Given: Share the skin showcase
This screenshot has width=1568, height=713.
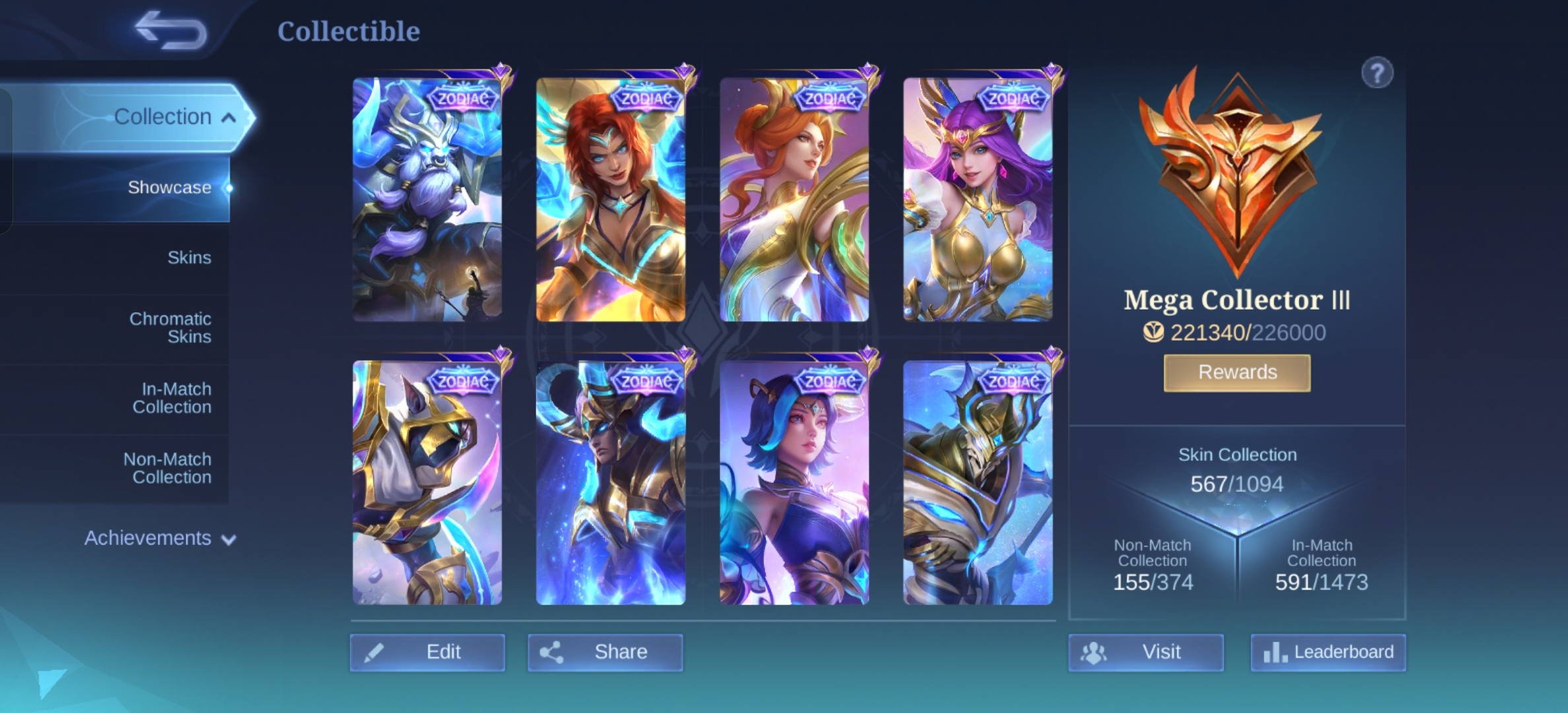Looking at the screenshot, I should (605, 652).
